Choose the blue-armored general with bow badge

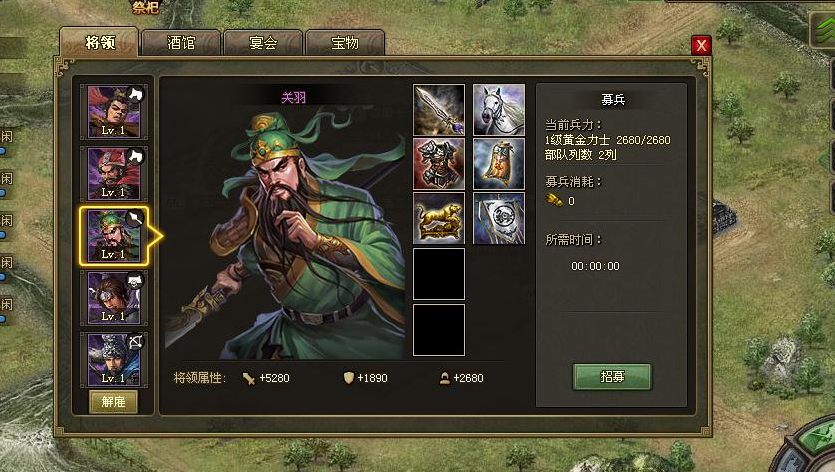(113, 359)
